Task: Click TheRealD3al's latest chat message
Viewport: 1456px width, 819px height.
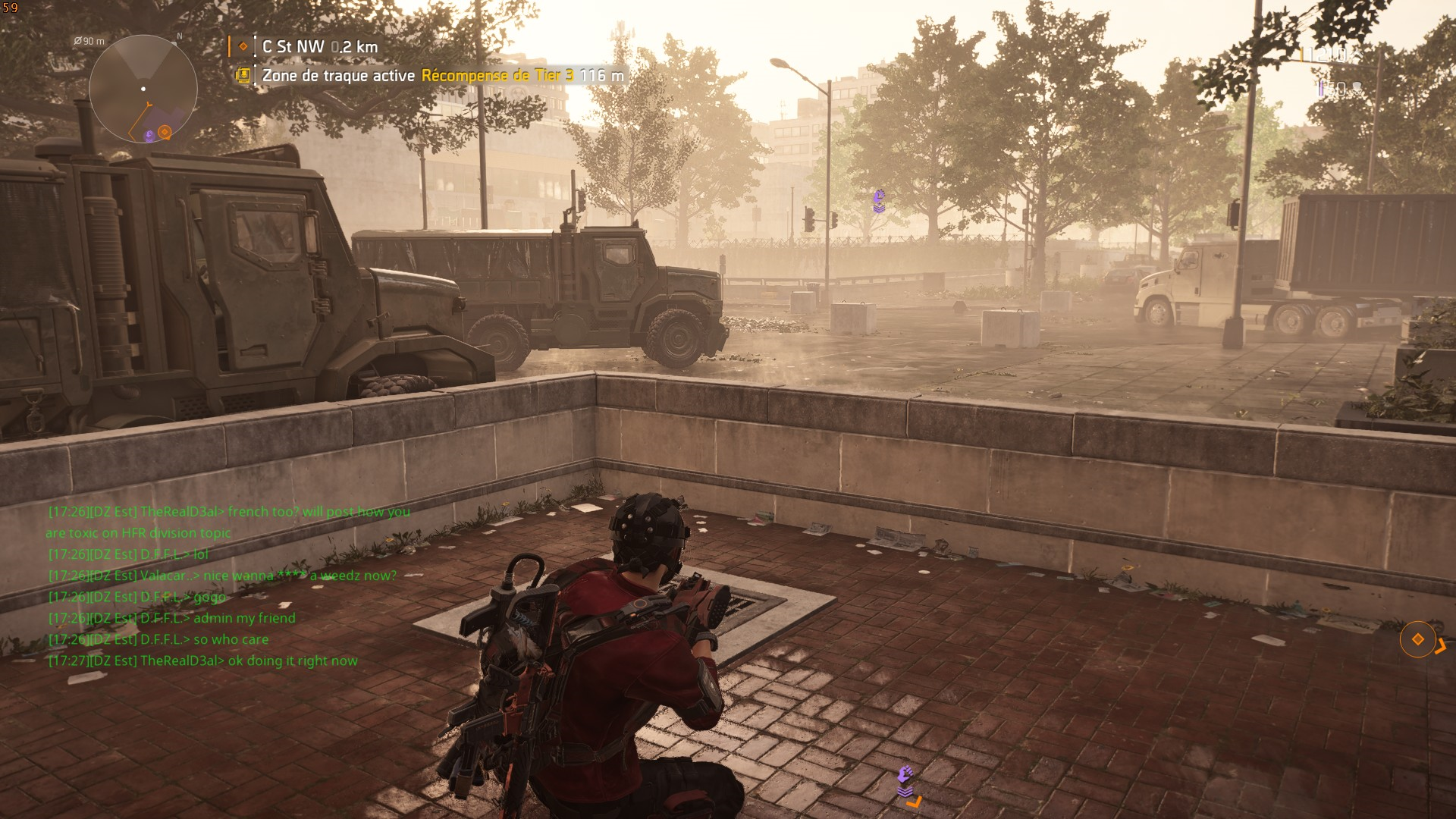Action: pos(203,661)
